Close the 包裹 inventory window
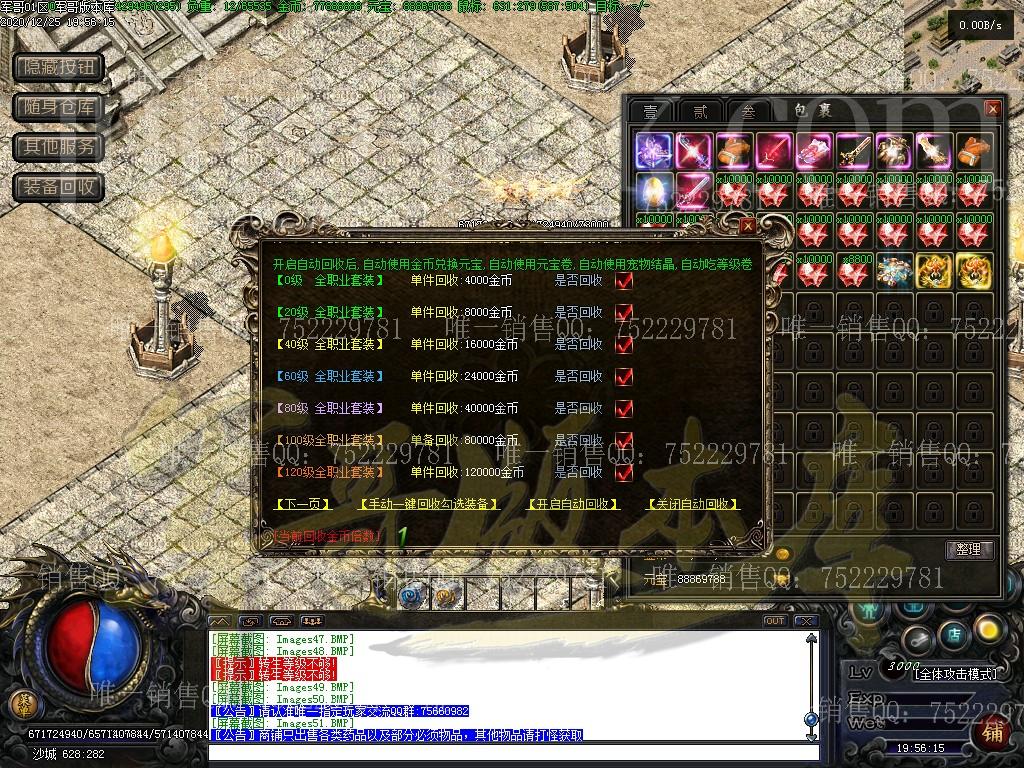The width and height of the screenshot is (1024, 768). point(992,109)
